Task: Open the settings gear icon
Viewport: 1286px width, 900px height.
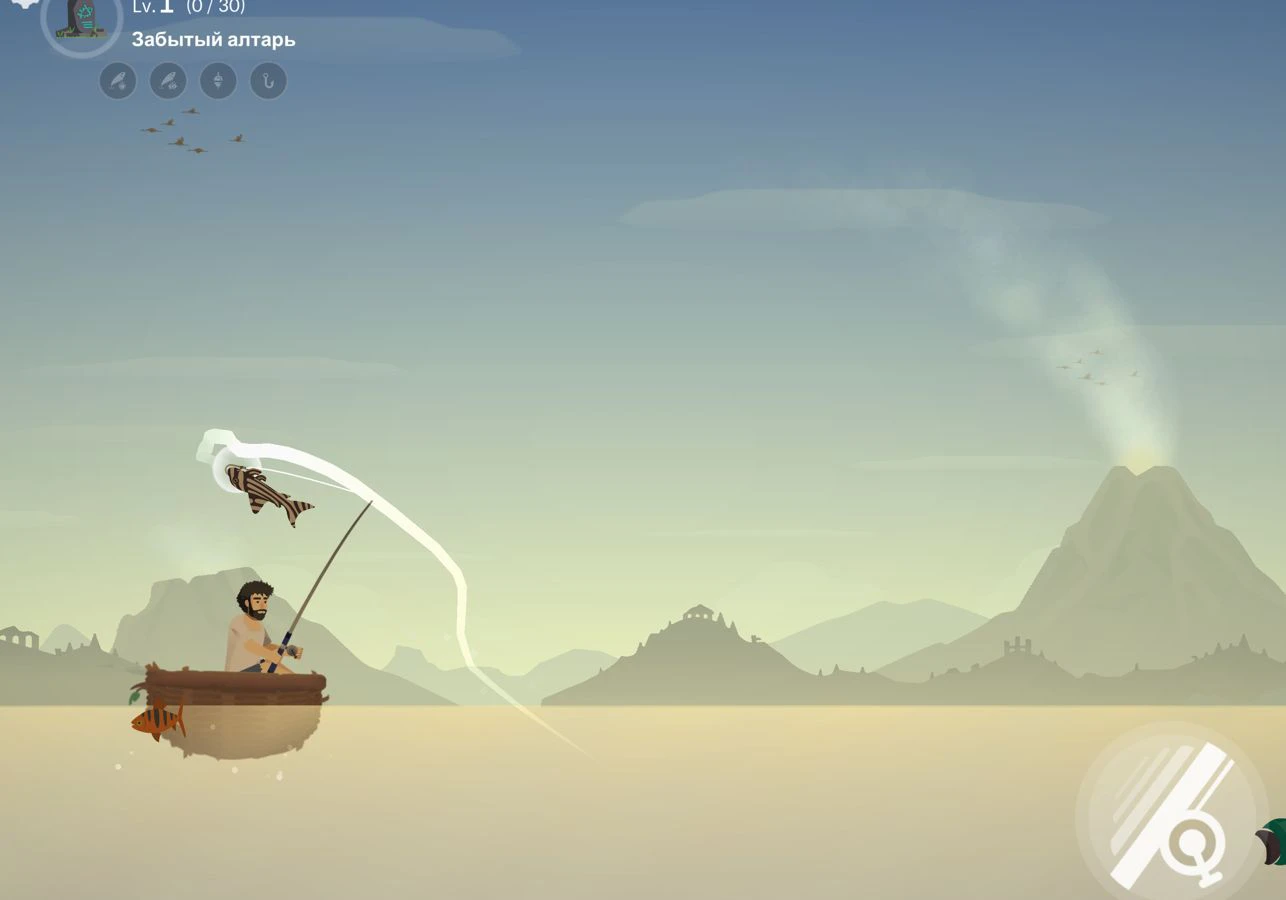Action: point(22,3)
